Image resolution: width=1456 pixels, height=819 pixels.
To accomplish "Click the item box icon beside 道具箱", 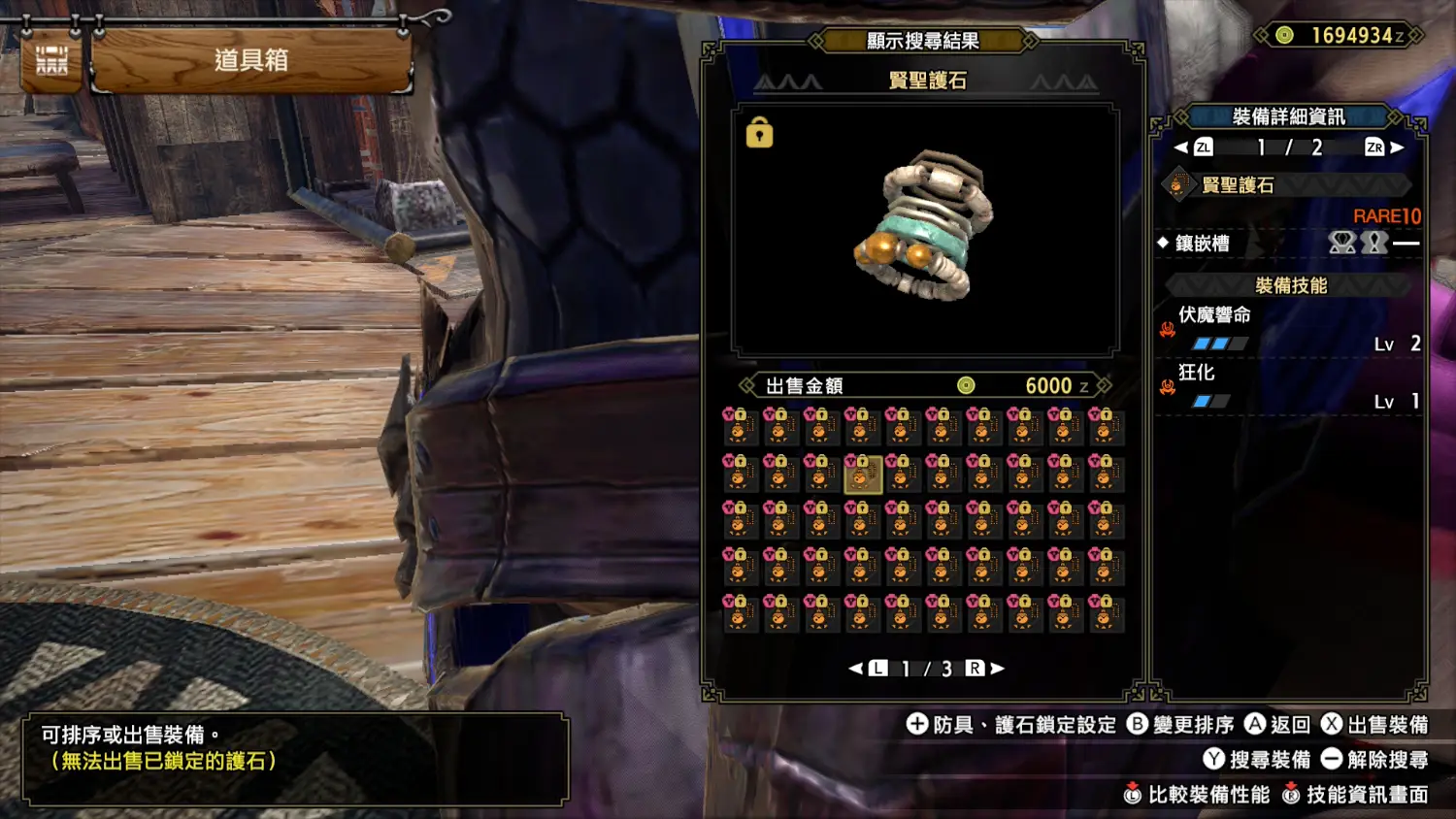I will [x=51, y=60].
